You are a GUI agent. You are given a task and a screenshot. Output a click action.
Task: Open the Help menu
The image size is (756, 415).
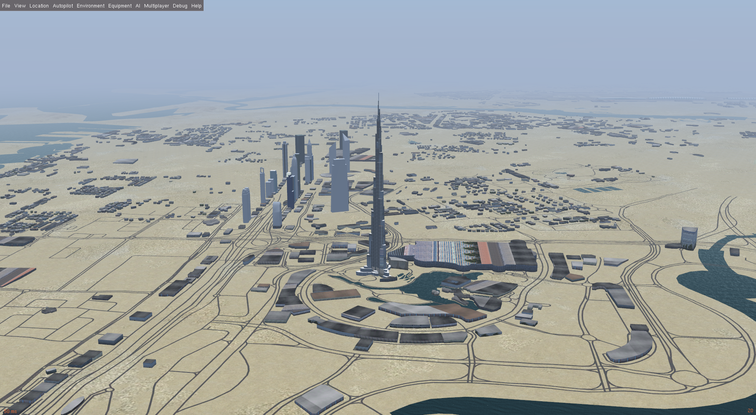coord(196,5)
